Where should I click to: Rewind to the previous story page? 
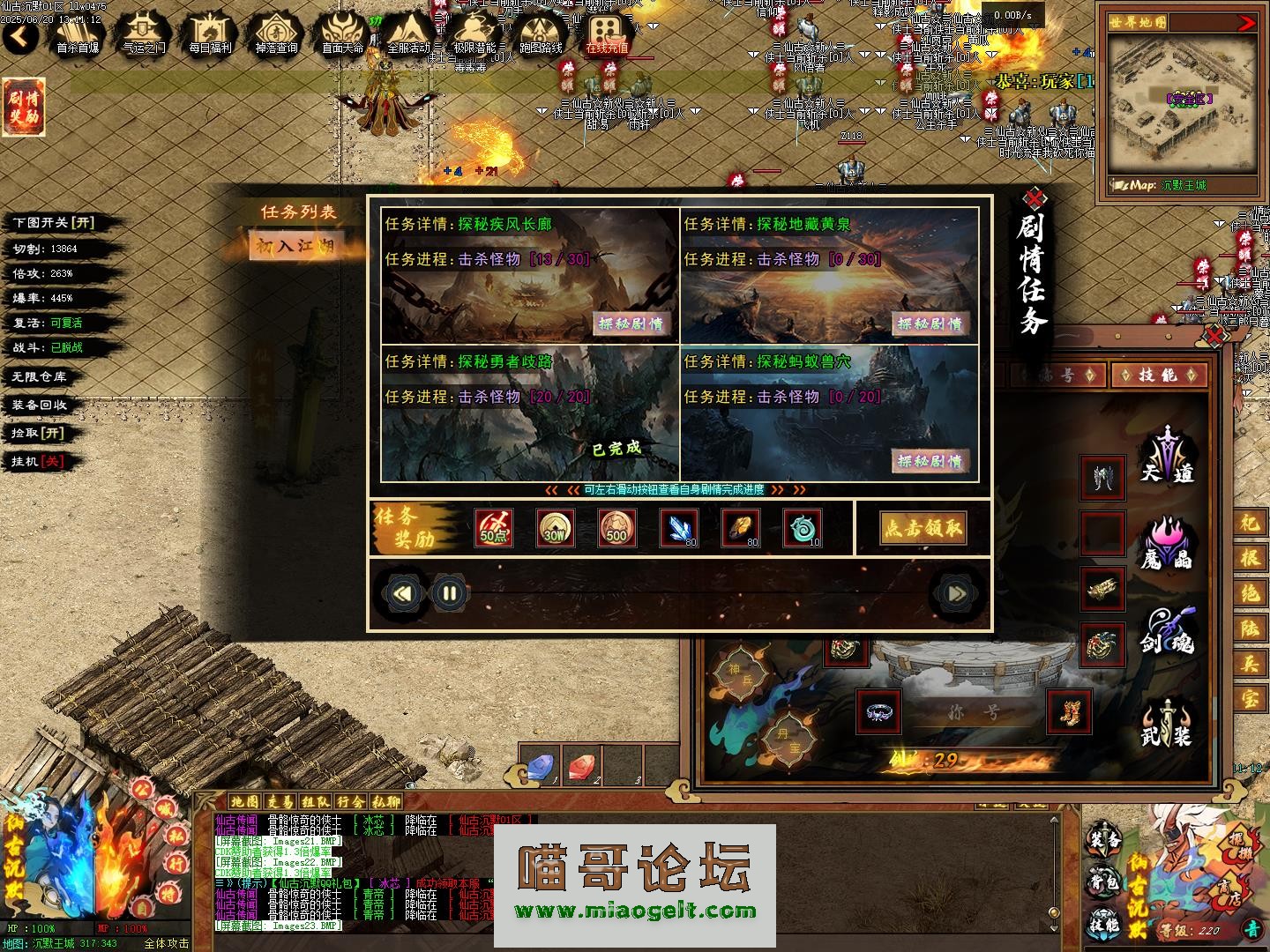pos(402,593)
